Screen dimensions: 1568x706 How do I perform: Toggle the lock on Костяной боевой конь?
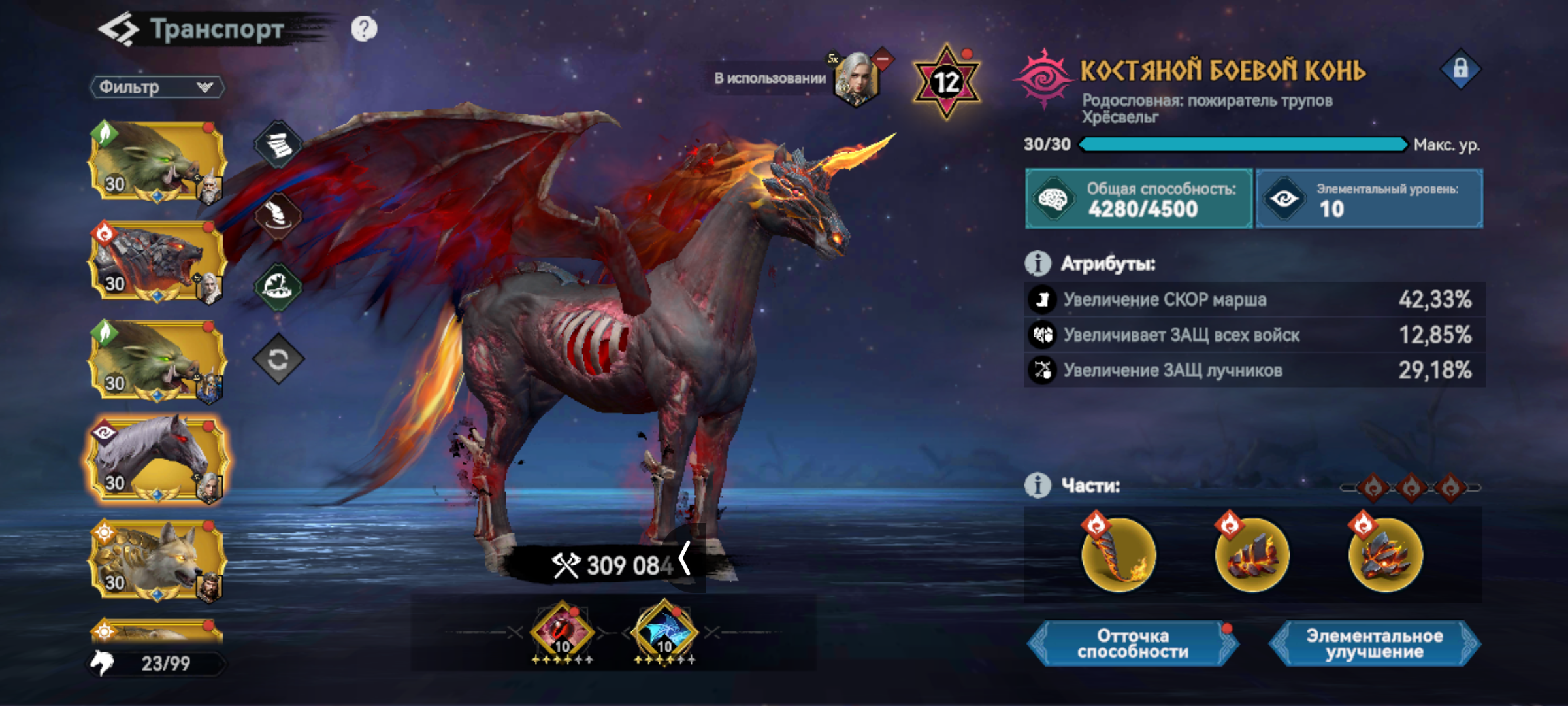coord(1460,69)
